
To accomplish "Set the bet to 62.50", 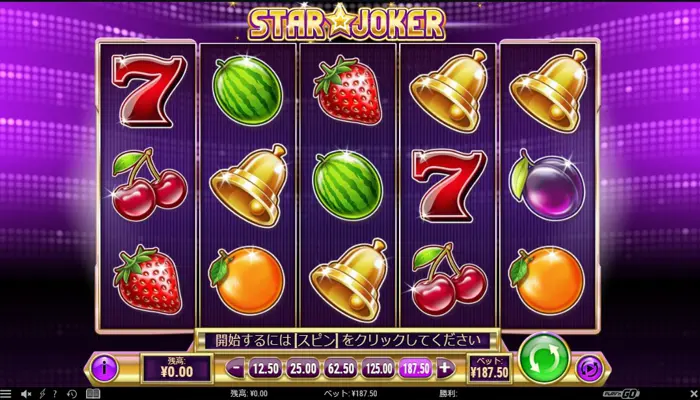I will [341, 368].
